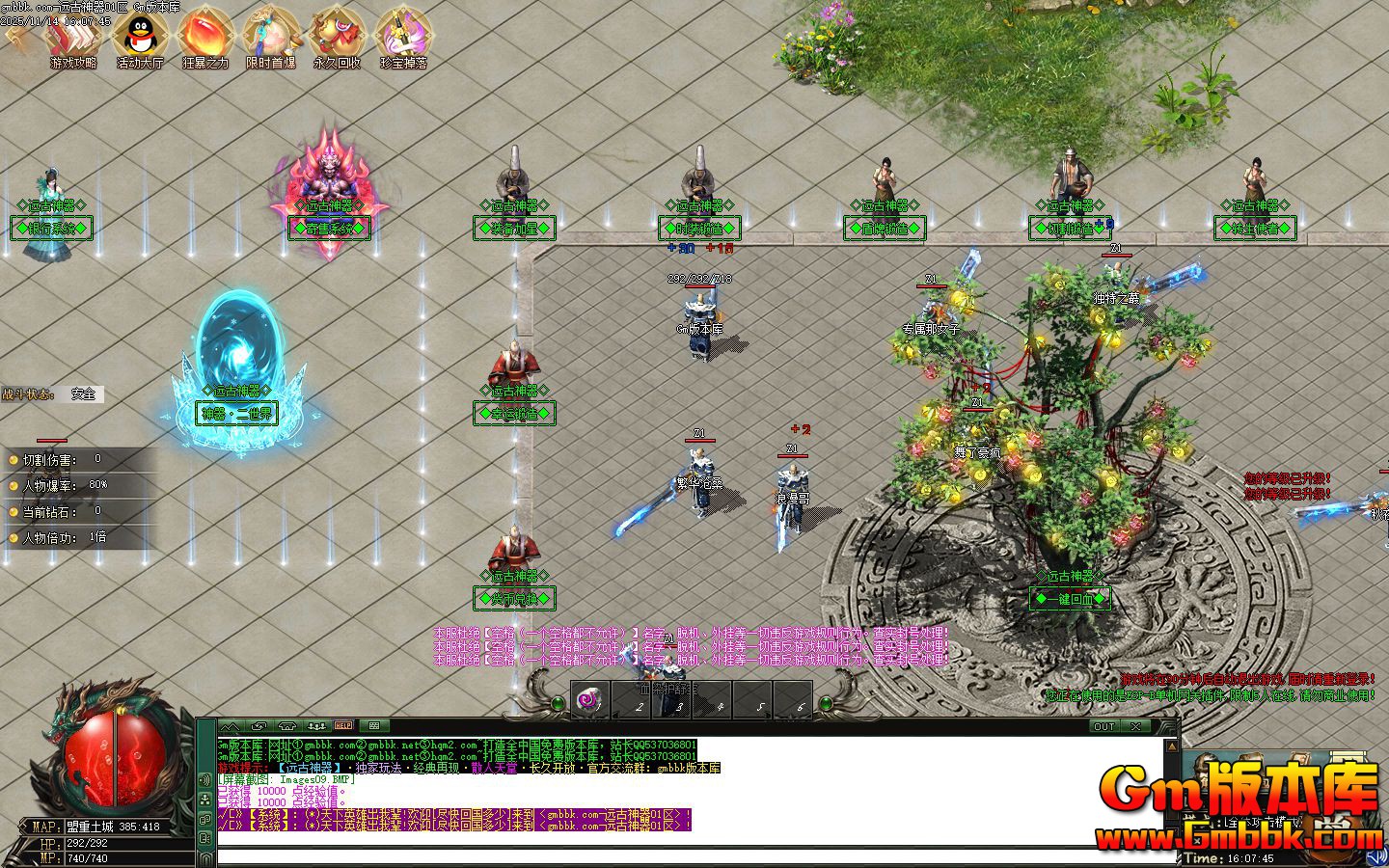This screenshot has width=1389, height=868.
Task: Toggle the 安全 combat mode indicator
Action: (82, 393)
